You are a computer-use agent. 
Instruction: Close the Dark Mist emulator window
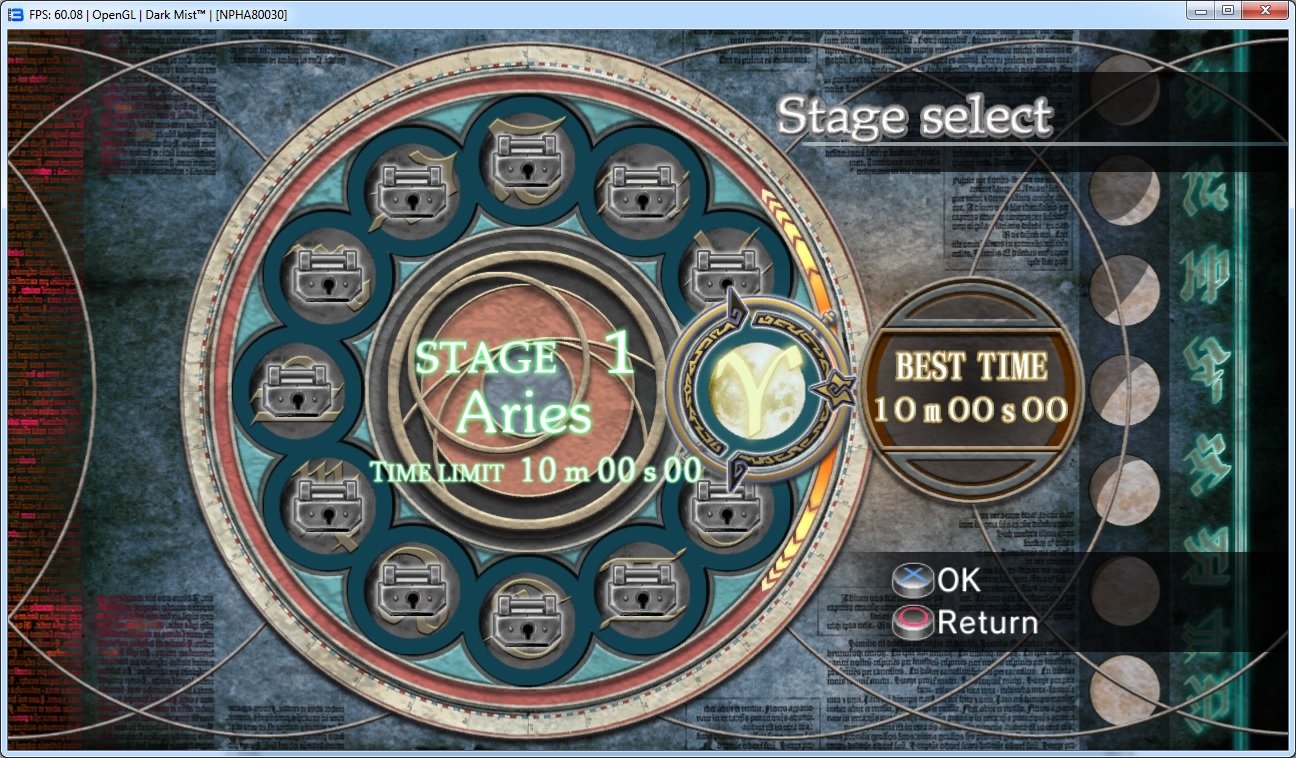click(1266, 11)
